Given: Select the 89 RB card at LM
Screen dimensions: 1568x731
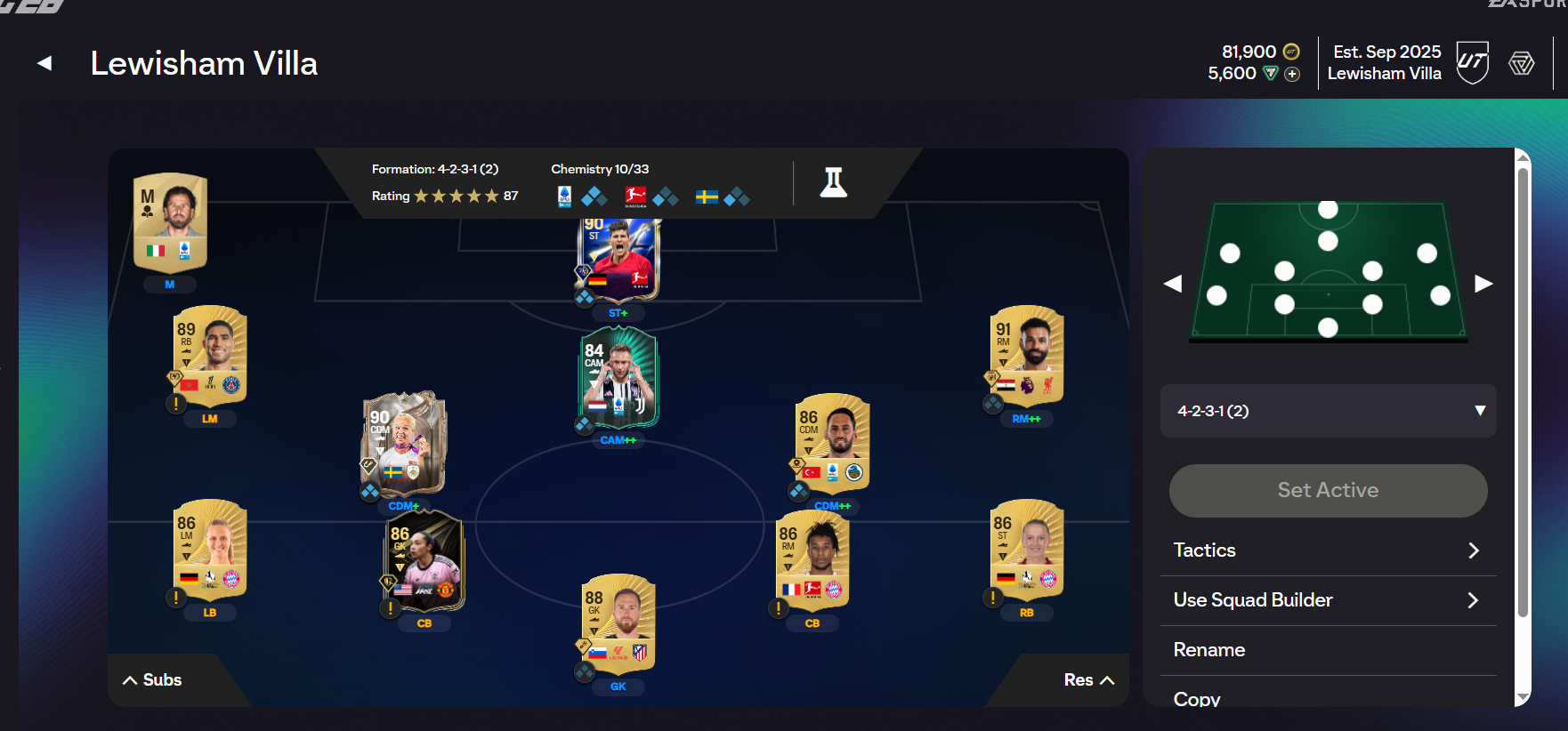Looking at the screenshot, I should tap(210, 356).
